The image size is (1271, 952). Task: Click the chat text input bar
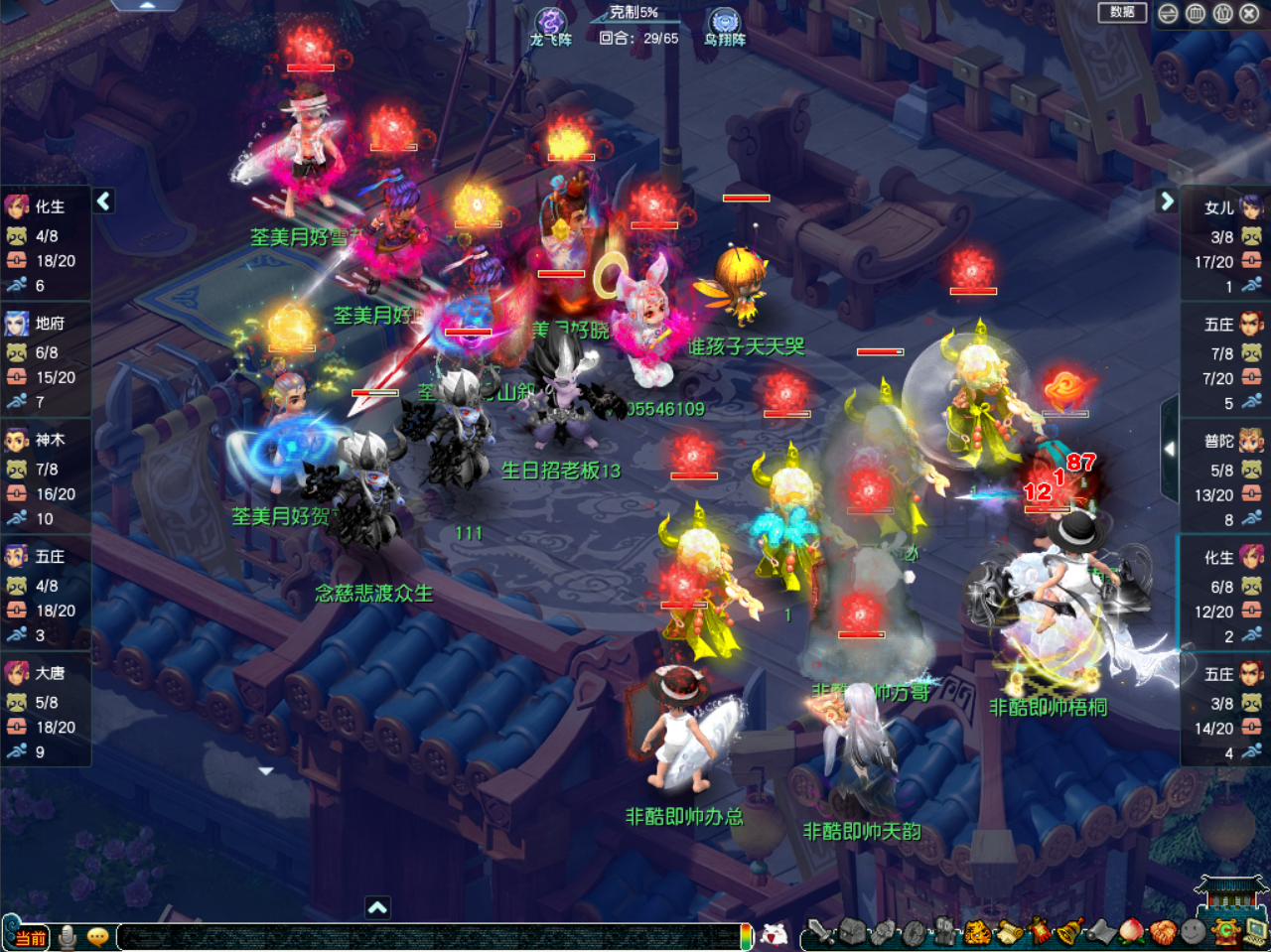427,936
